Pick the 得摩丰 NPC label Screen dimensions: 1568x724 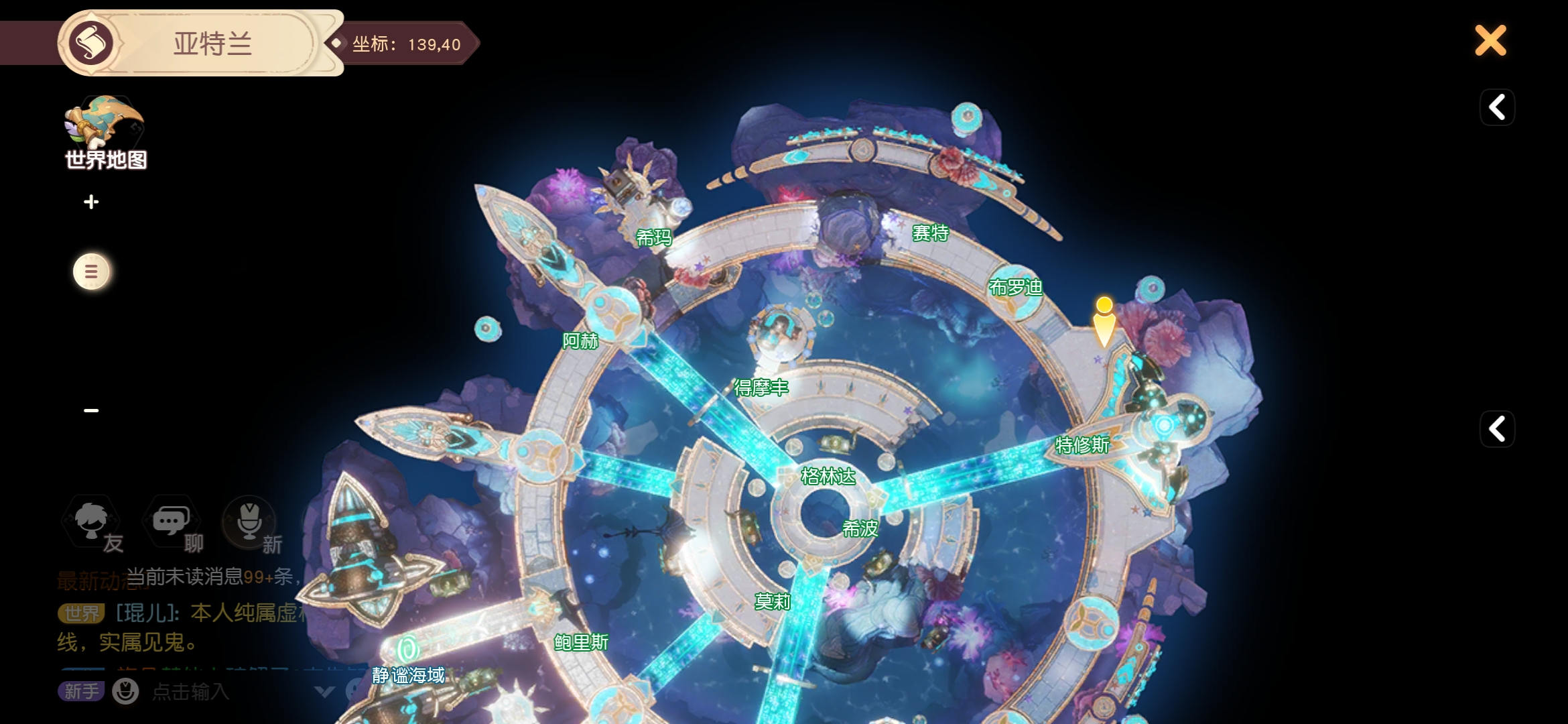pos(761,387)
